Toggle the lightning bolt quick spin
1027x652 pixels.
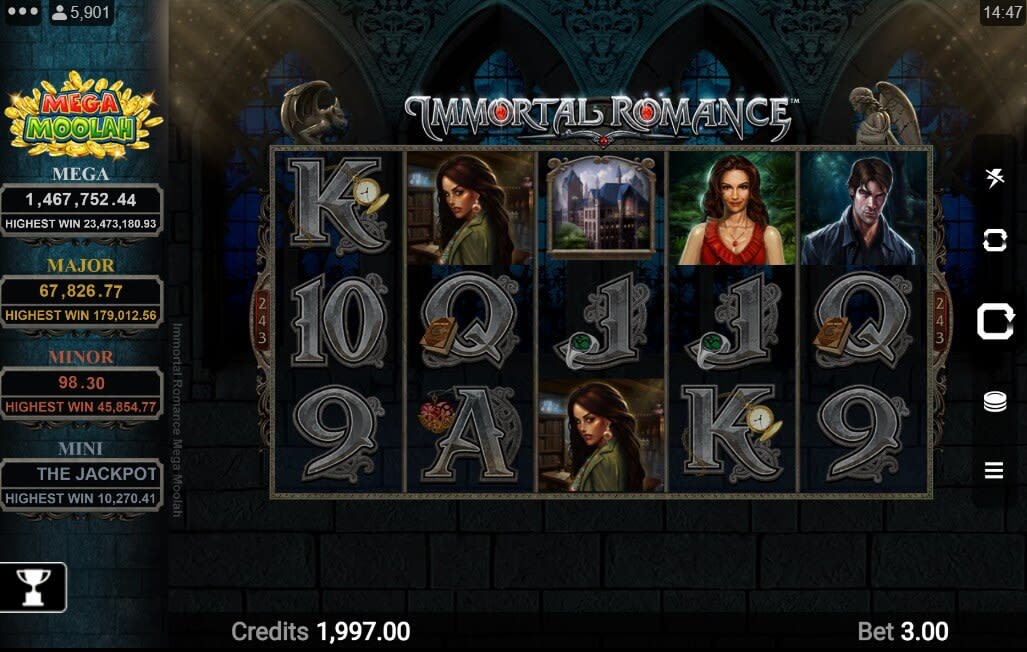994,179
